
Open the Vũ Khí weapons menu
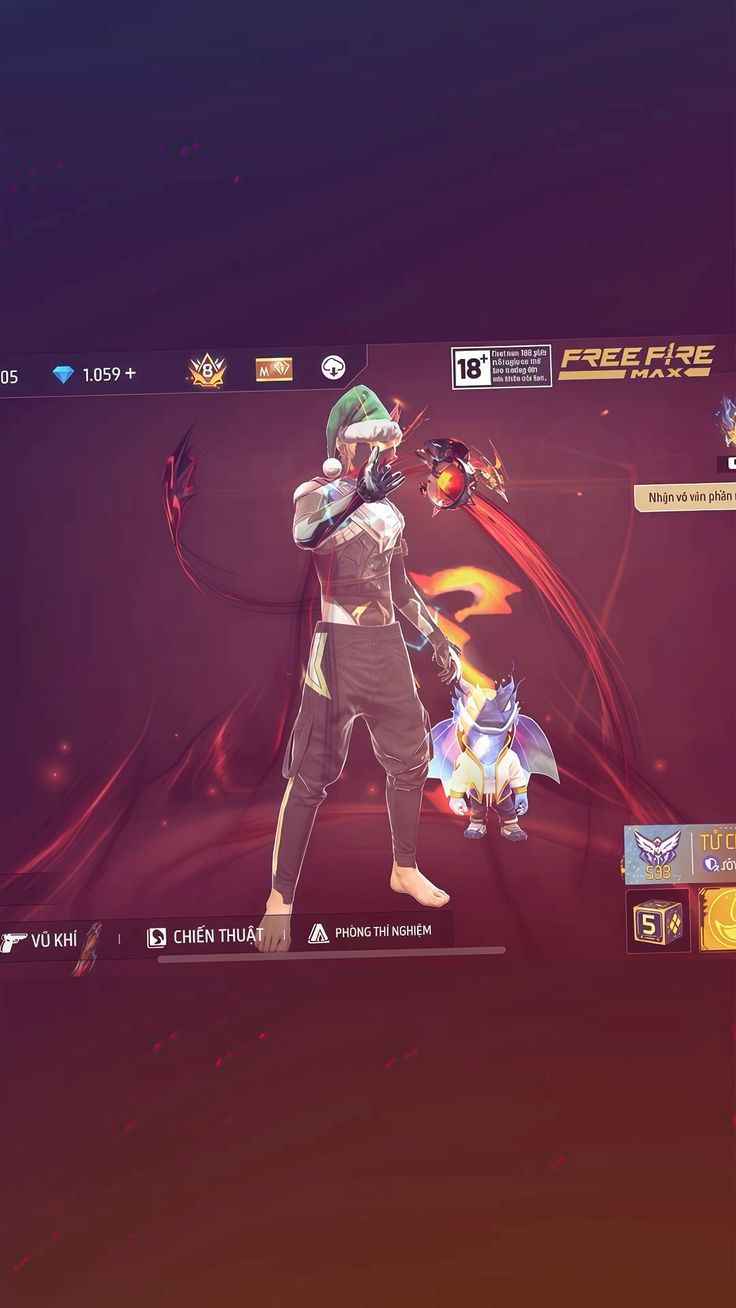pyautogui.click(x=42, y=941)
